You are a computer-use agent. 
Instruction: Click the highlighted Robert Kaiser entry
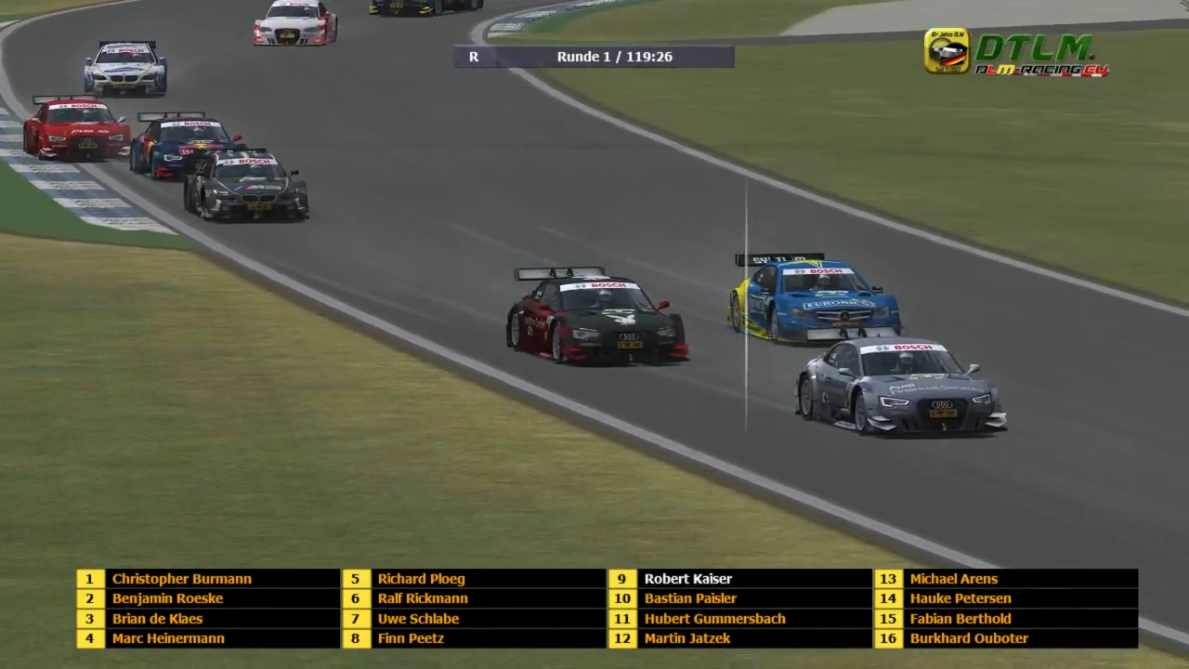coord(687,579)
